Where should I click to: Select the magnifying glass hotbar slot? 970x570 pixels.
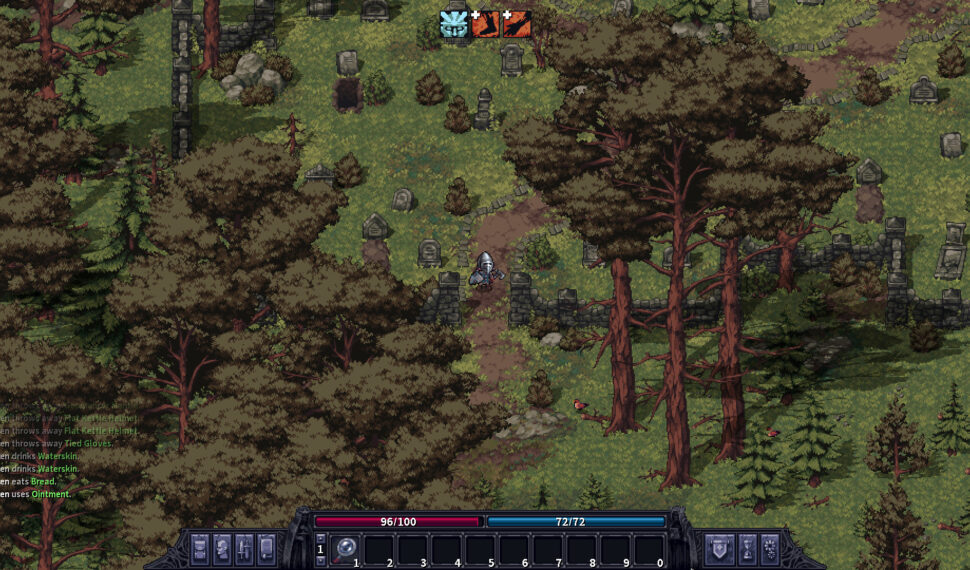tap(347, 549)
